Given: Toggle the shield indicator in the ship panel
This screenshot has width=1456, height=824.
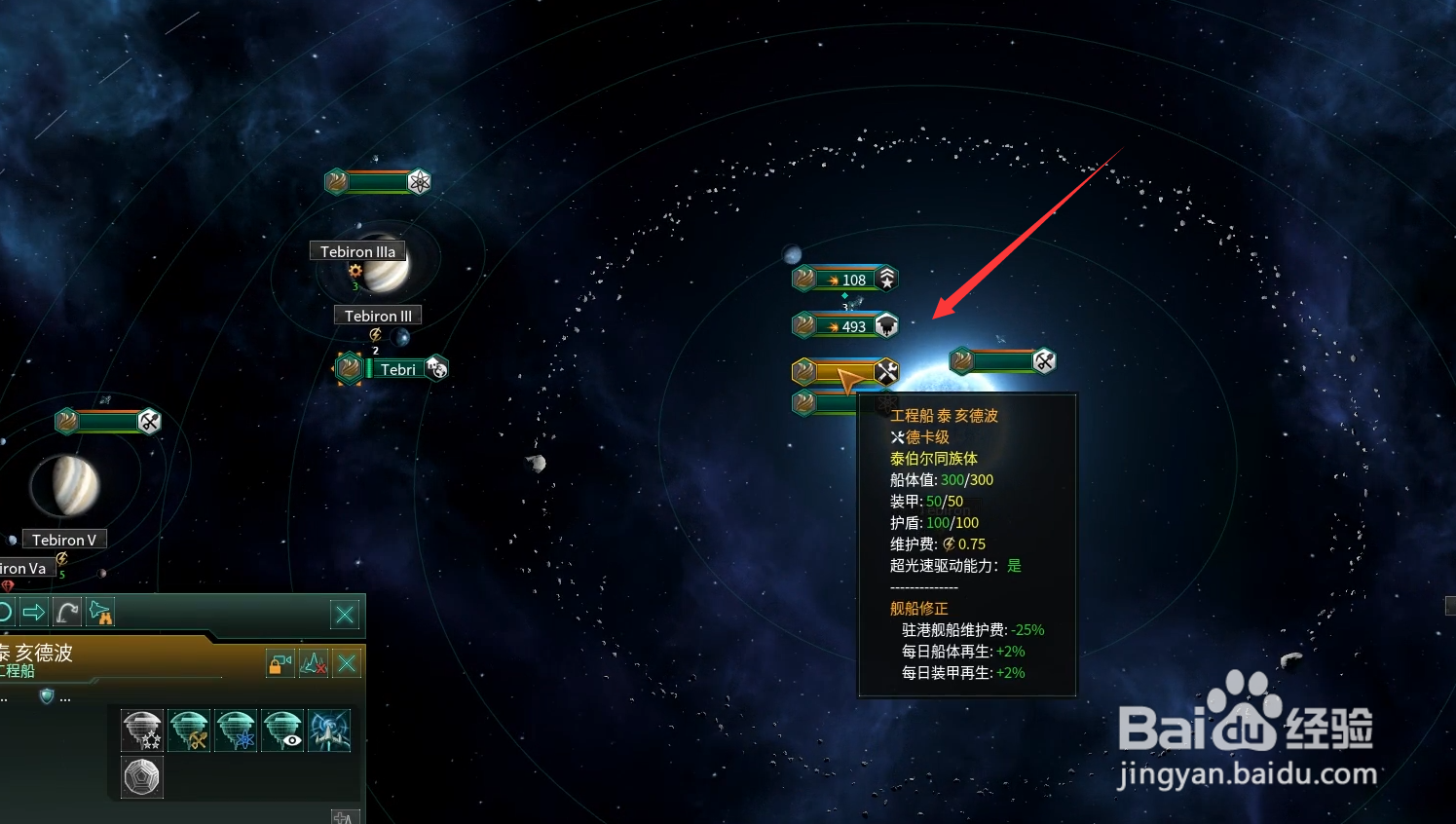Looking at the screenshot, I should 46,696.
